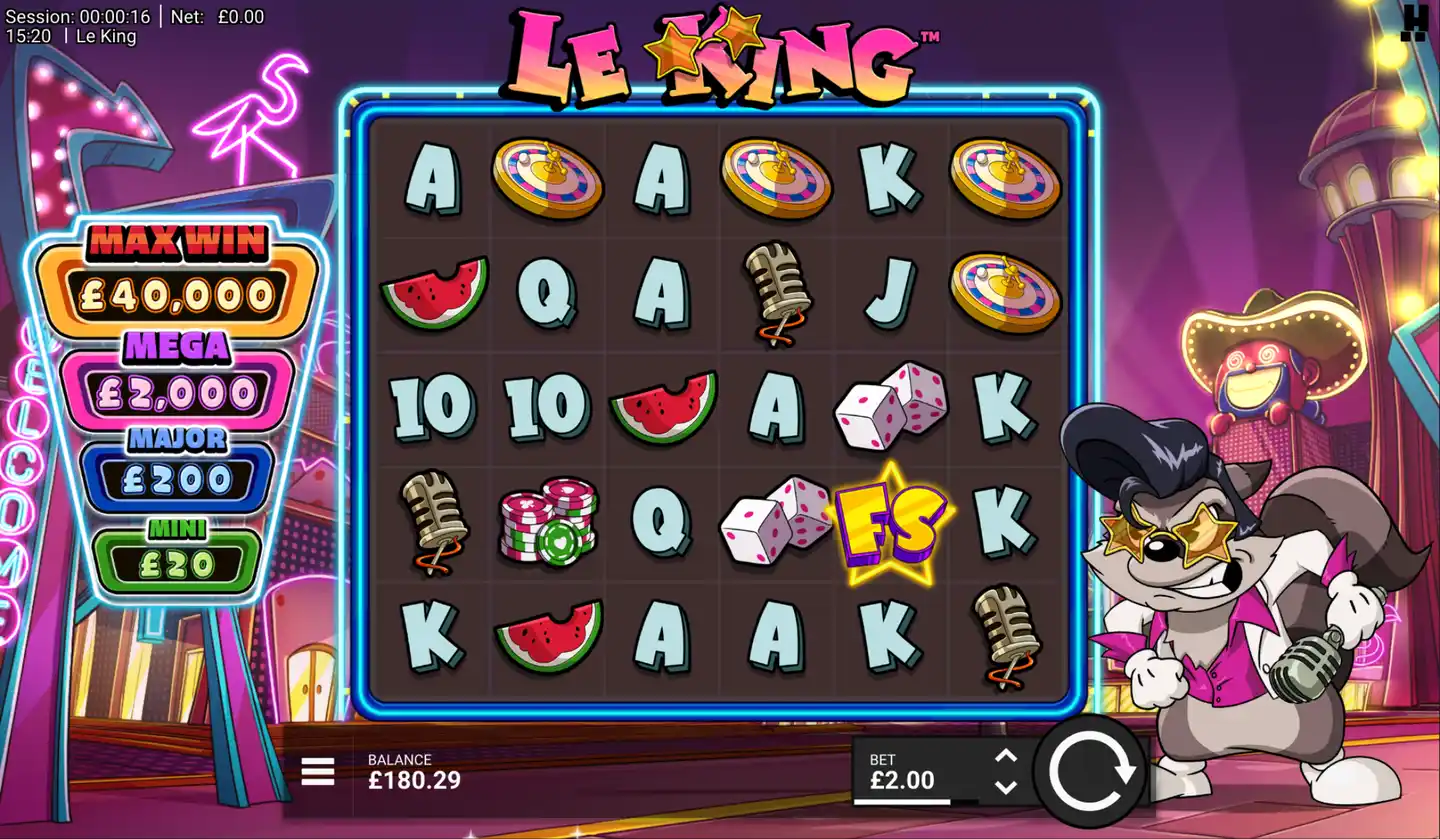Select the MEGA £2,000 jackpot label
Screen dimensions: 1440x839
(x=177, y=370)
